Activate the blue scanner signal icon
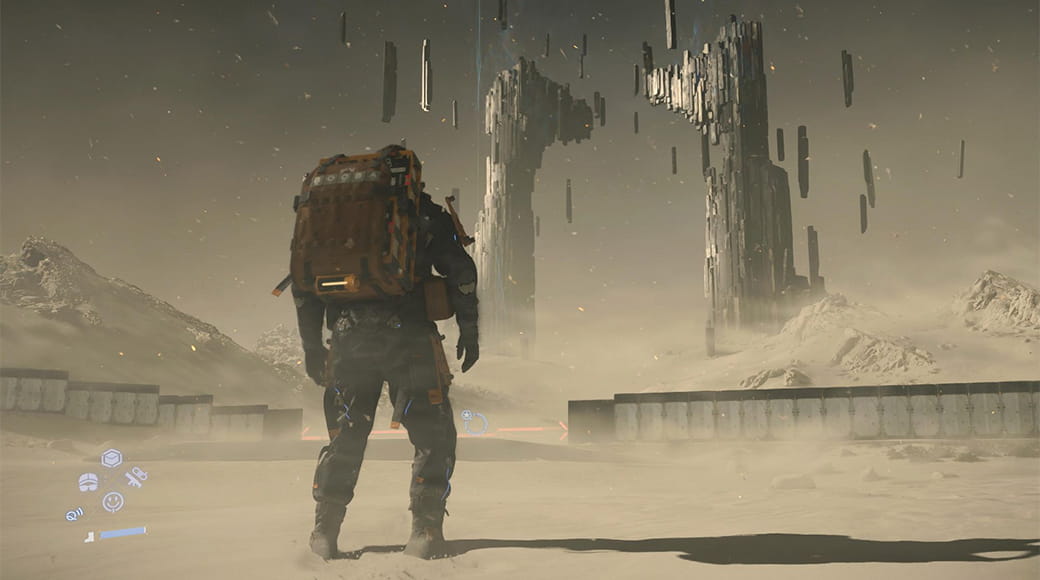Image resolution: width=1040 pixels, height=580 pixels. click(x=74, y=514)
